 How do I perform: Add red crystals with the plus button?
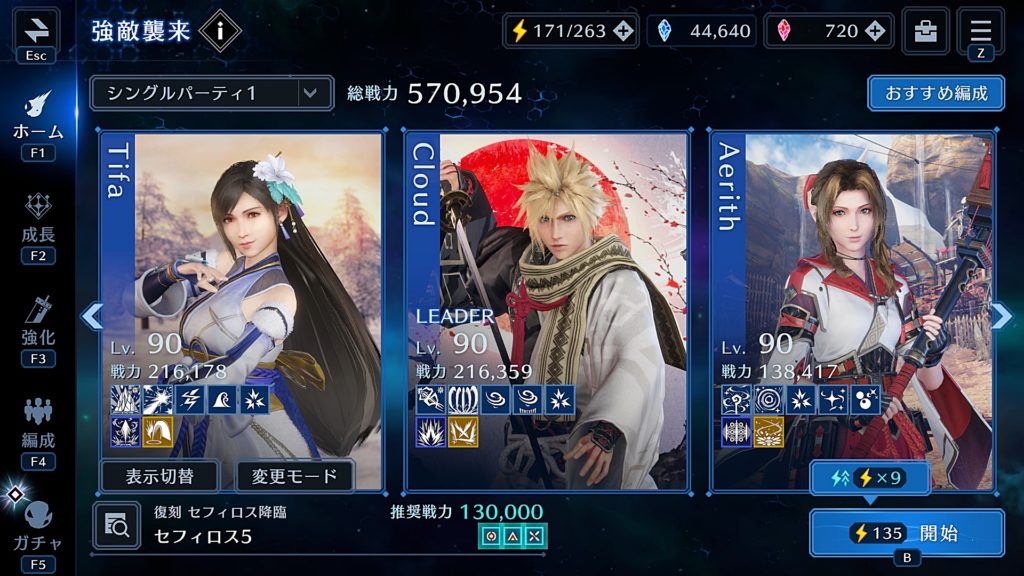[875, 31]
